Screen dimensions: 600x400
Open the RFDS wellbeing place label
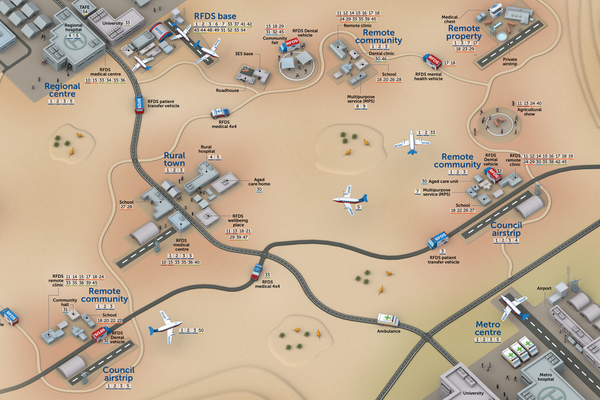237,221
